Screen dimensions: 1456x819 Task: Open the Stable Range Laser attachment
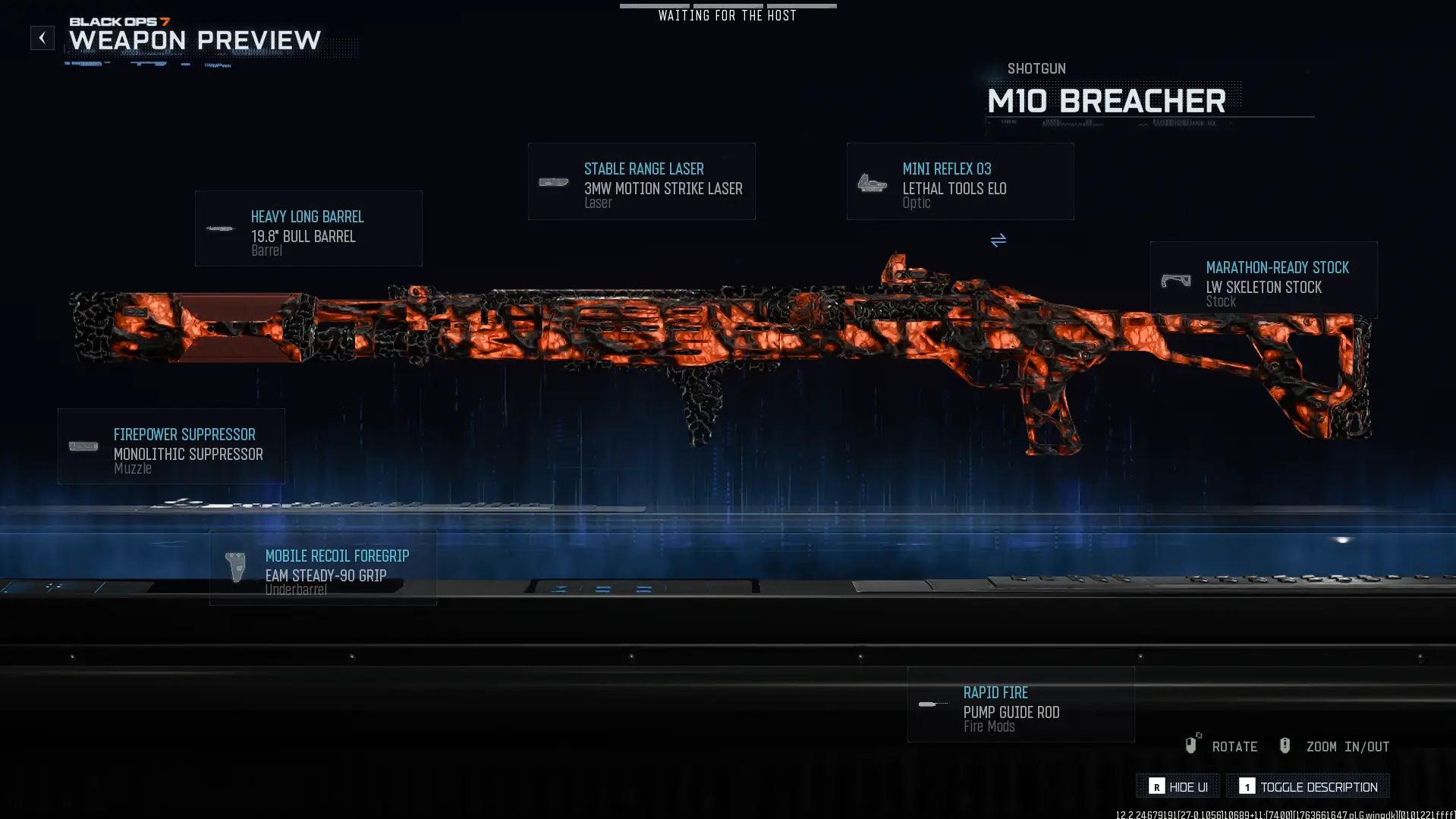641,181
